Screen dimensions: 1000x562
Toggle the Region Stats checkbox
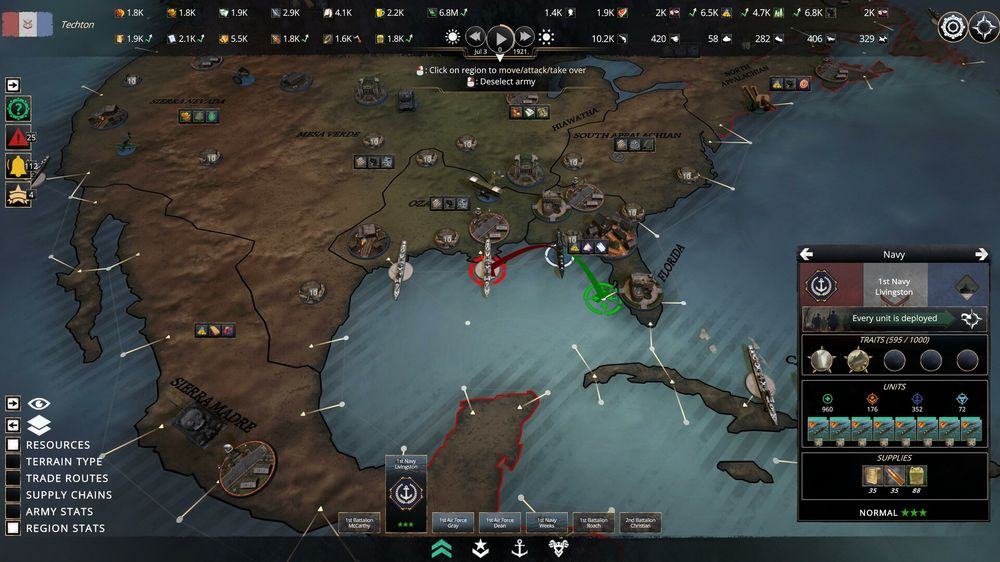[x=13, y=528]
